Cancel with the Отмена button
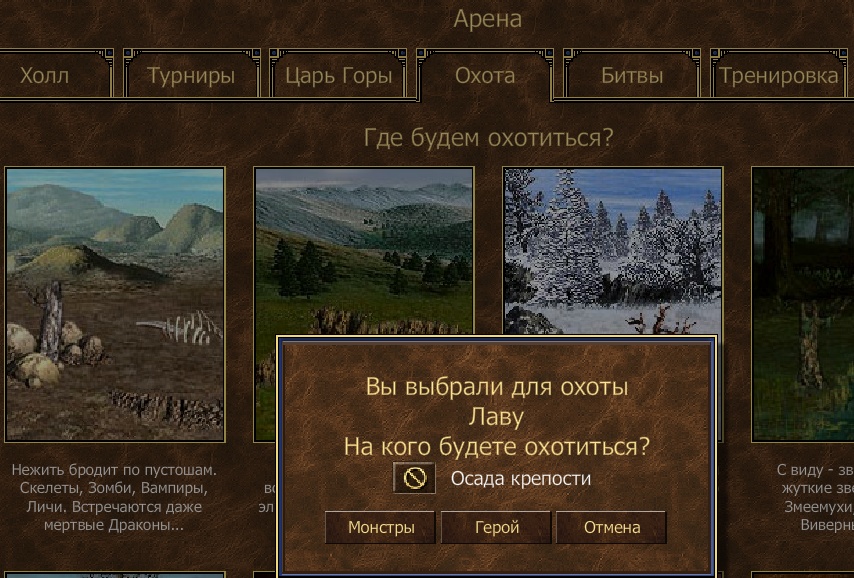Image resolution: width=854 pixels, height=578 pixels. tap(611, 527)
